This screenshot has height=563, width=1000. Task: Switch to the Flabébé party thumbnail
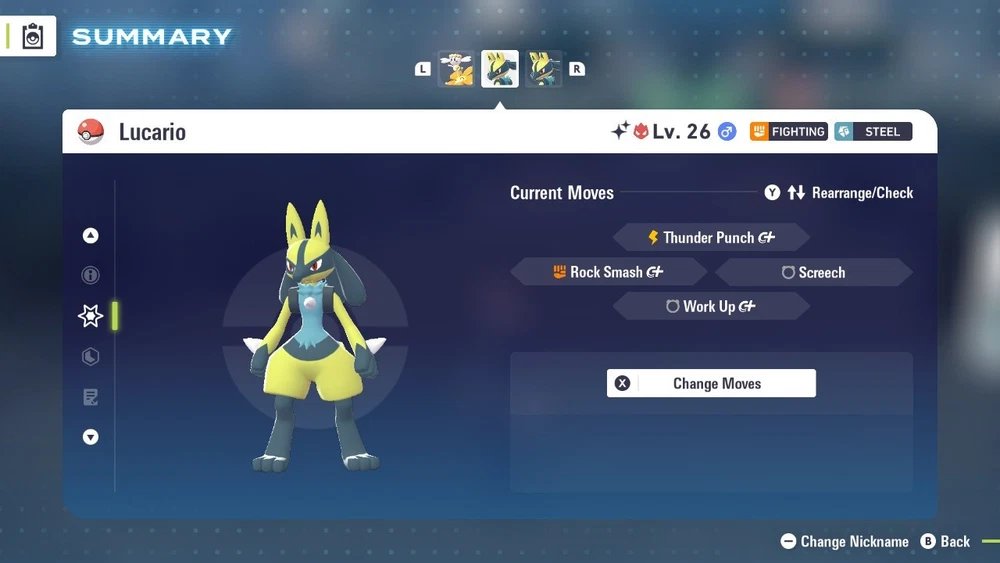coord(457,69)
